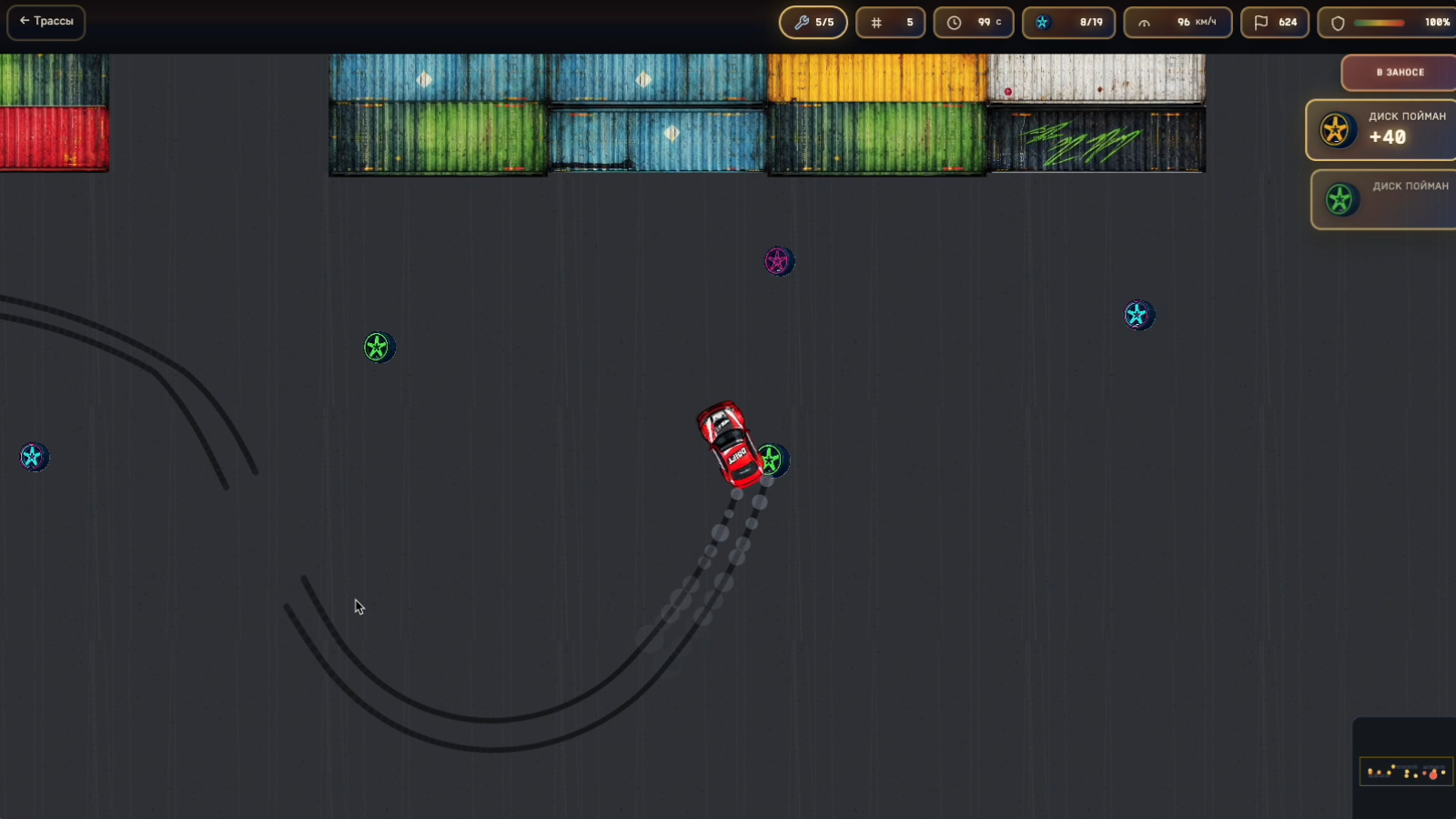Screen dimensions: 1456x819
Task: Click the shield icon beside the 100% bar
Action: point(1337,22)
